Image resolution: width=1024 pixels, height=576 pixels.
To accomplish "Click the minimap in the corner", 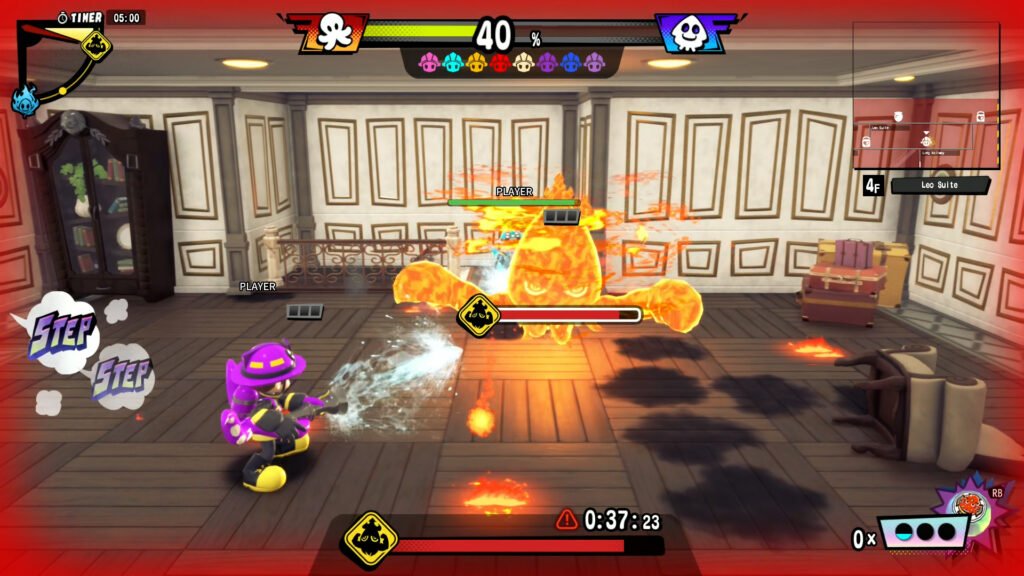I will pyautogui.click(x=926, y=96).
